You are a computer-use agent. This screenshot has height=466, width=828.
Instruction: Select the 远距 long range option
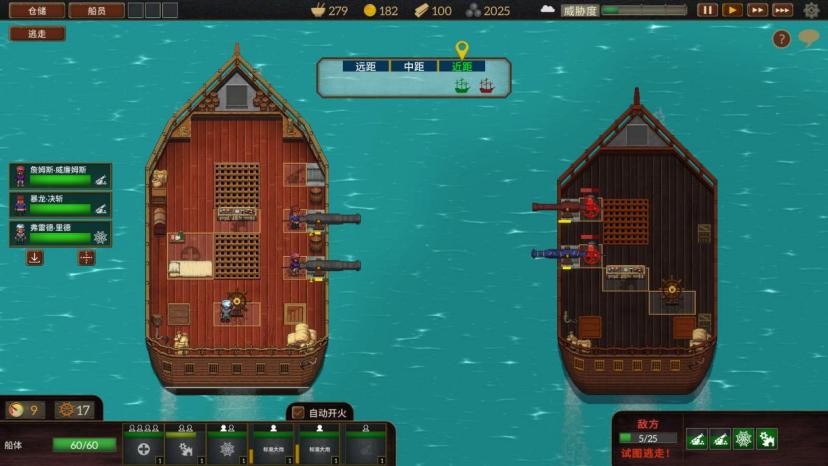pyautogui.click(x=359, y=67)
